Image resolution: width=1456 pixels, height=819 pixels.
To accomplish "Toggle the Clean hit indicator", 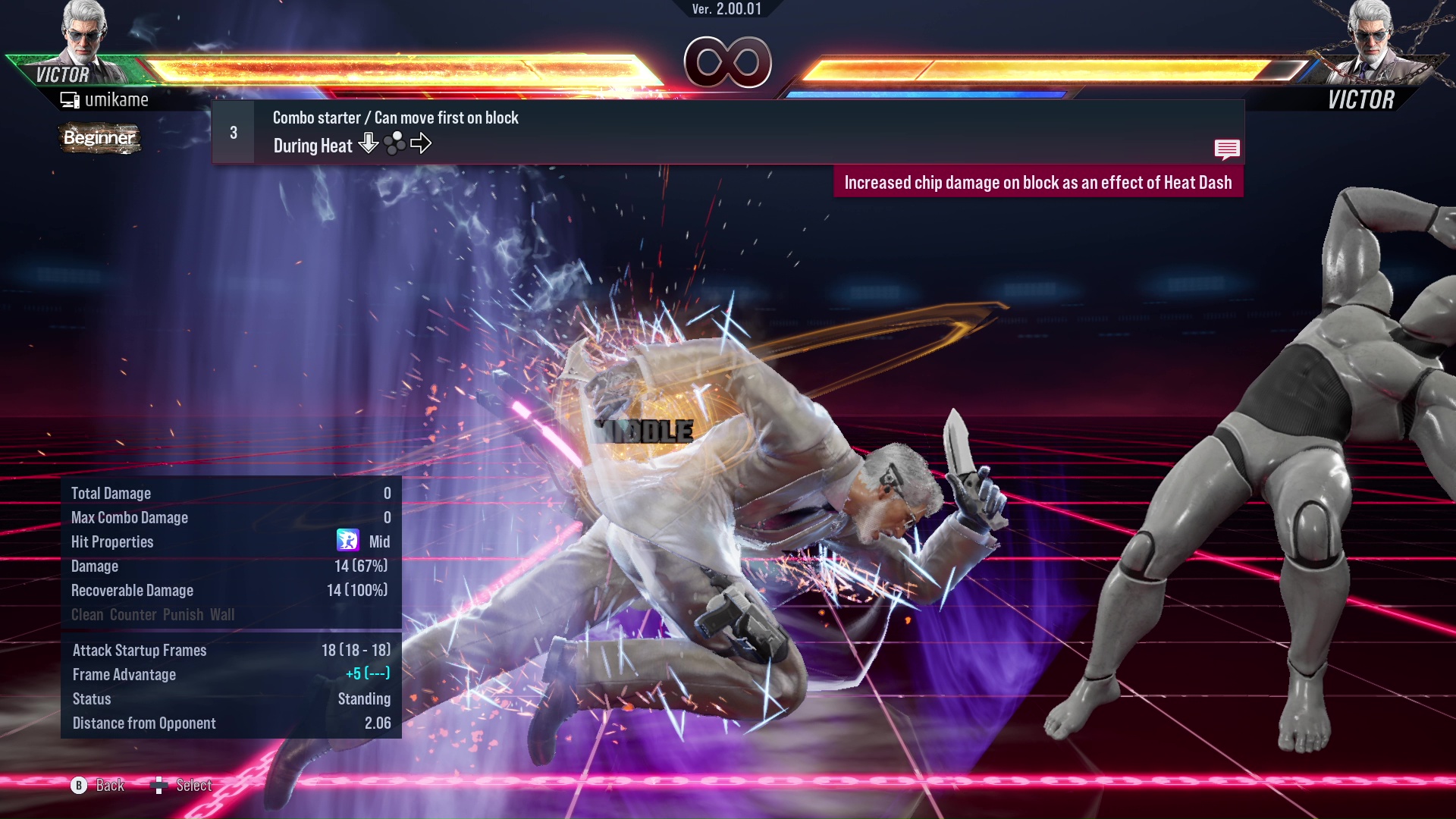I will [88, 615].
